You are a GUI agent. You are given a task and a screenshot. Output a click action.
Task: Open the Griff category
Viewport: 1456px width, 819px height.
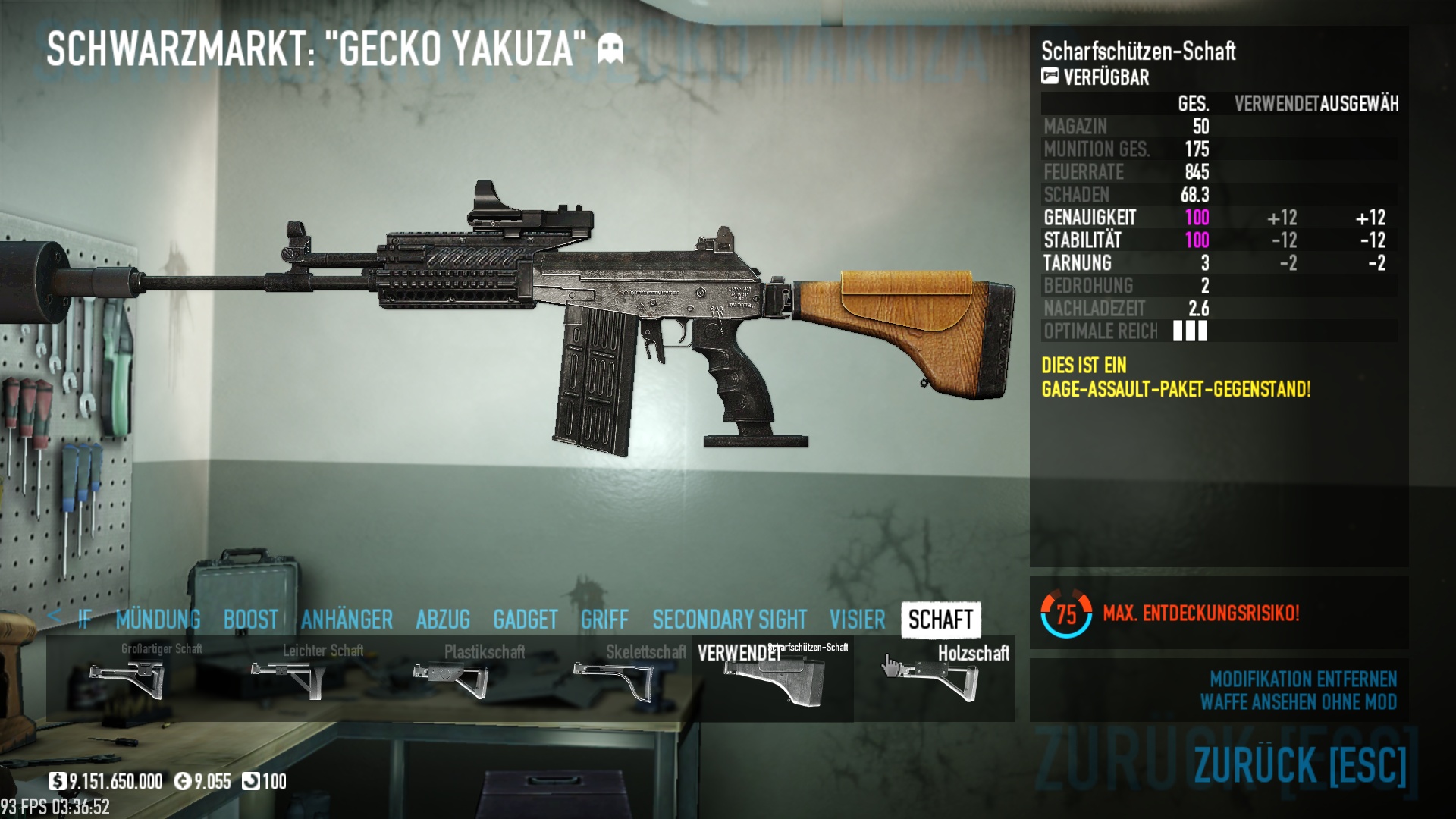604,620
